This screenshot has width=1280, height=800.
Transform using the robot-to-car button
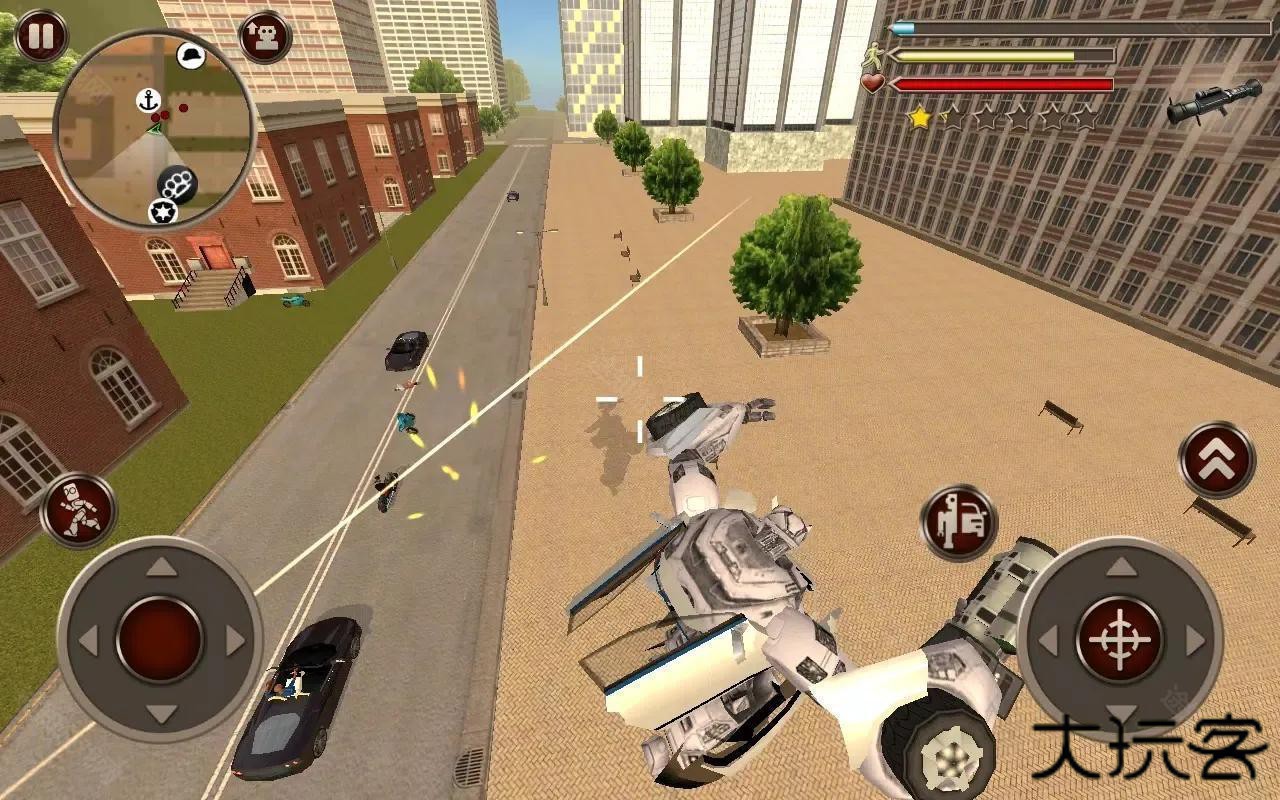point(958,522)
